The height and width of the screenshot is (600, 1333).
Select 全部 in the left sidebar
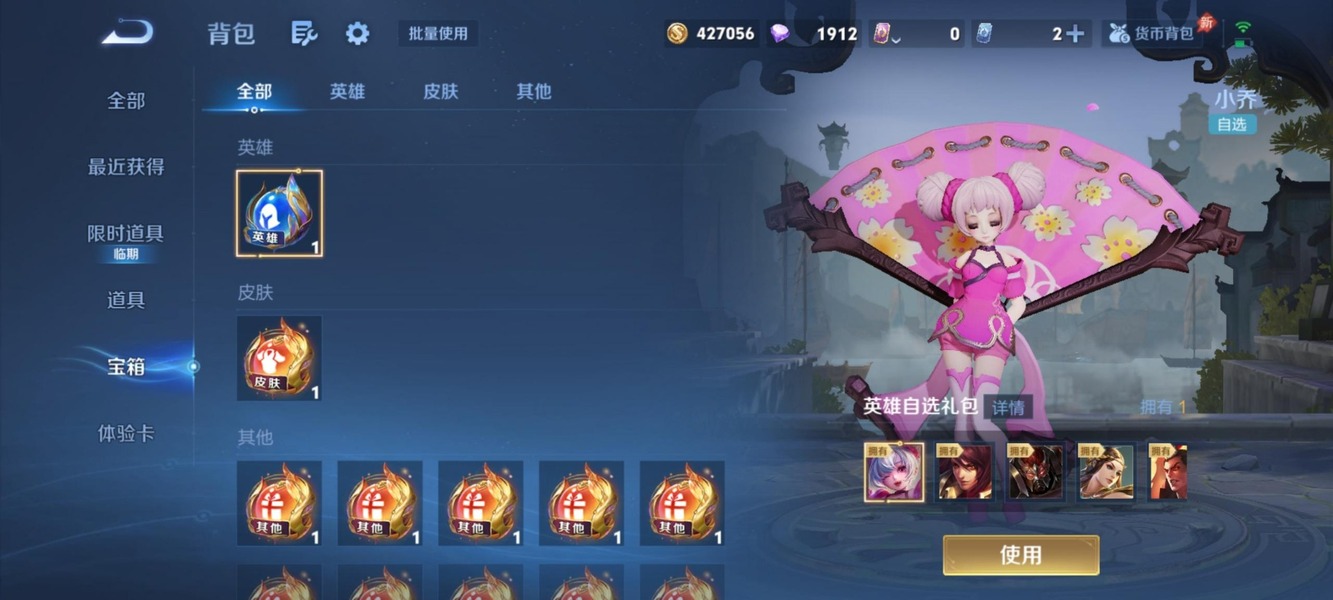coord(126,101)
